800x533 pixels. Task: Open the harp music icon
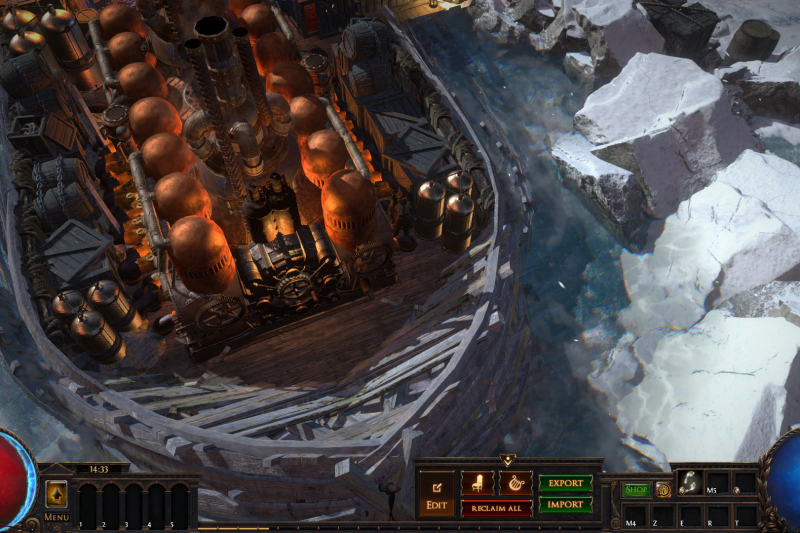(515, 483)
